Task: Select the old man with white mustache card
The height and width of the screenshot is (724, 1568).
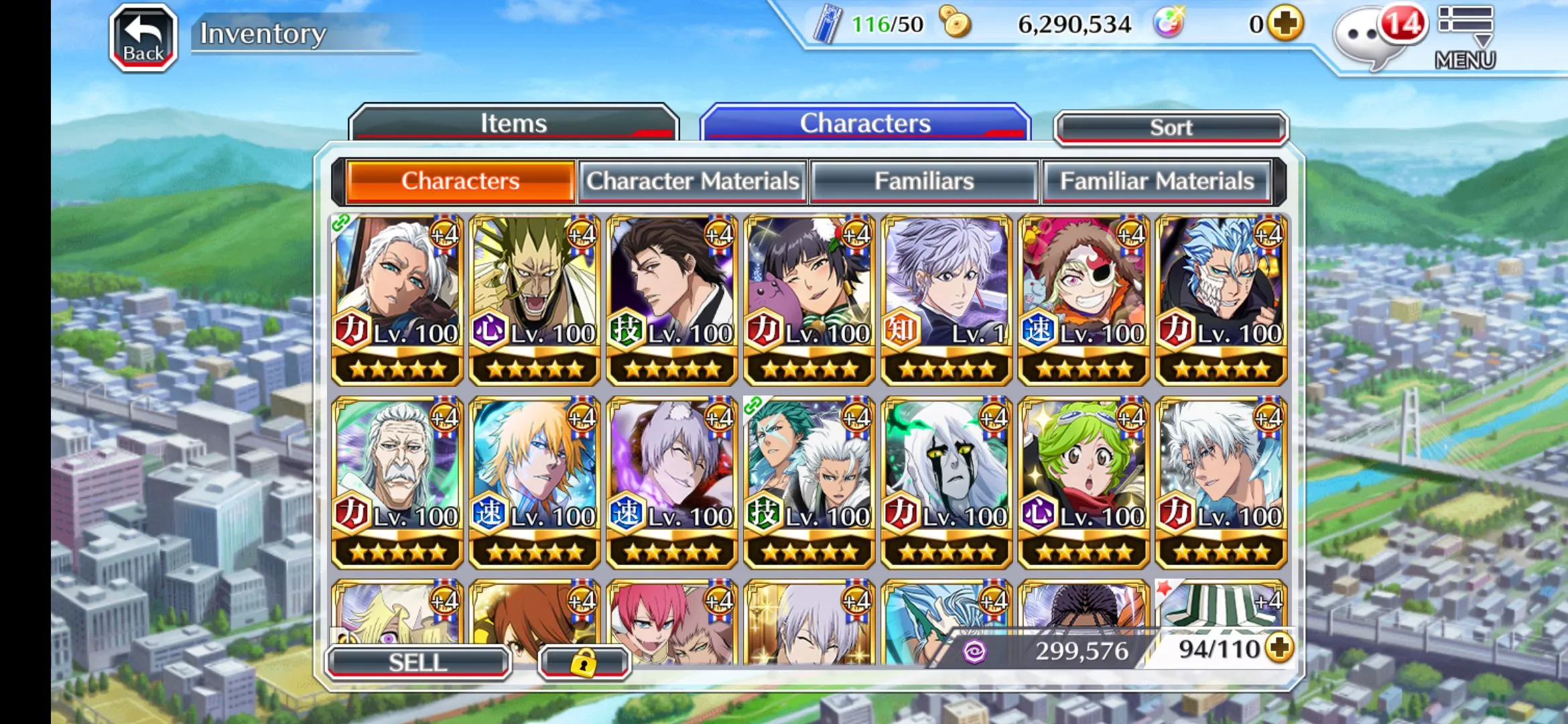Action: click(397, 481)
